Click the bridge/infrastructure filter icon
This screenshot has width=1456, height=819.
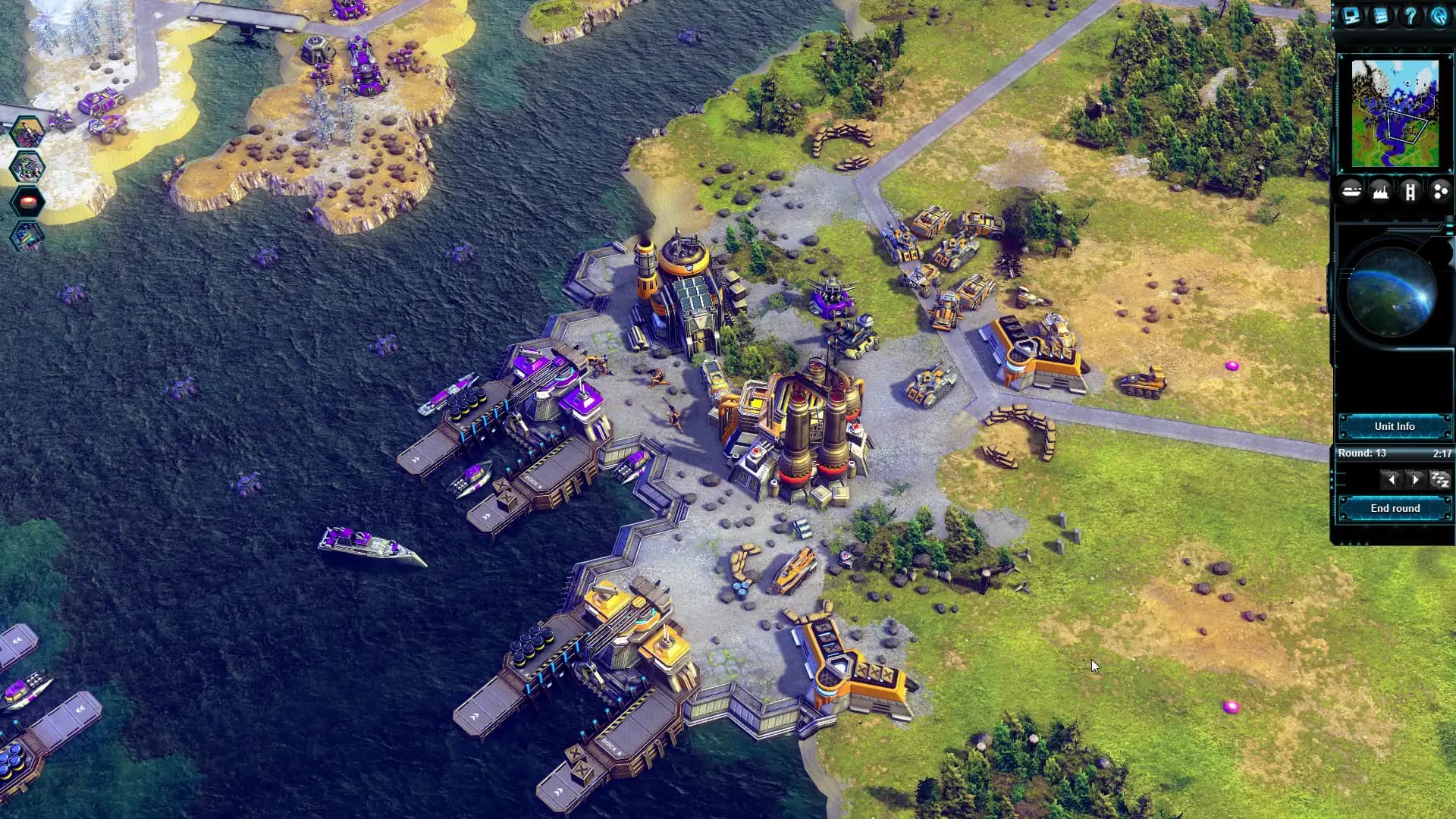tap(1410, 190)
